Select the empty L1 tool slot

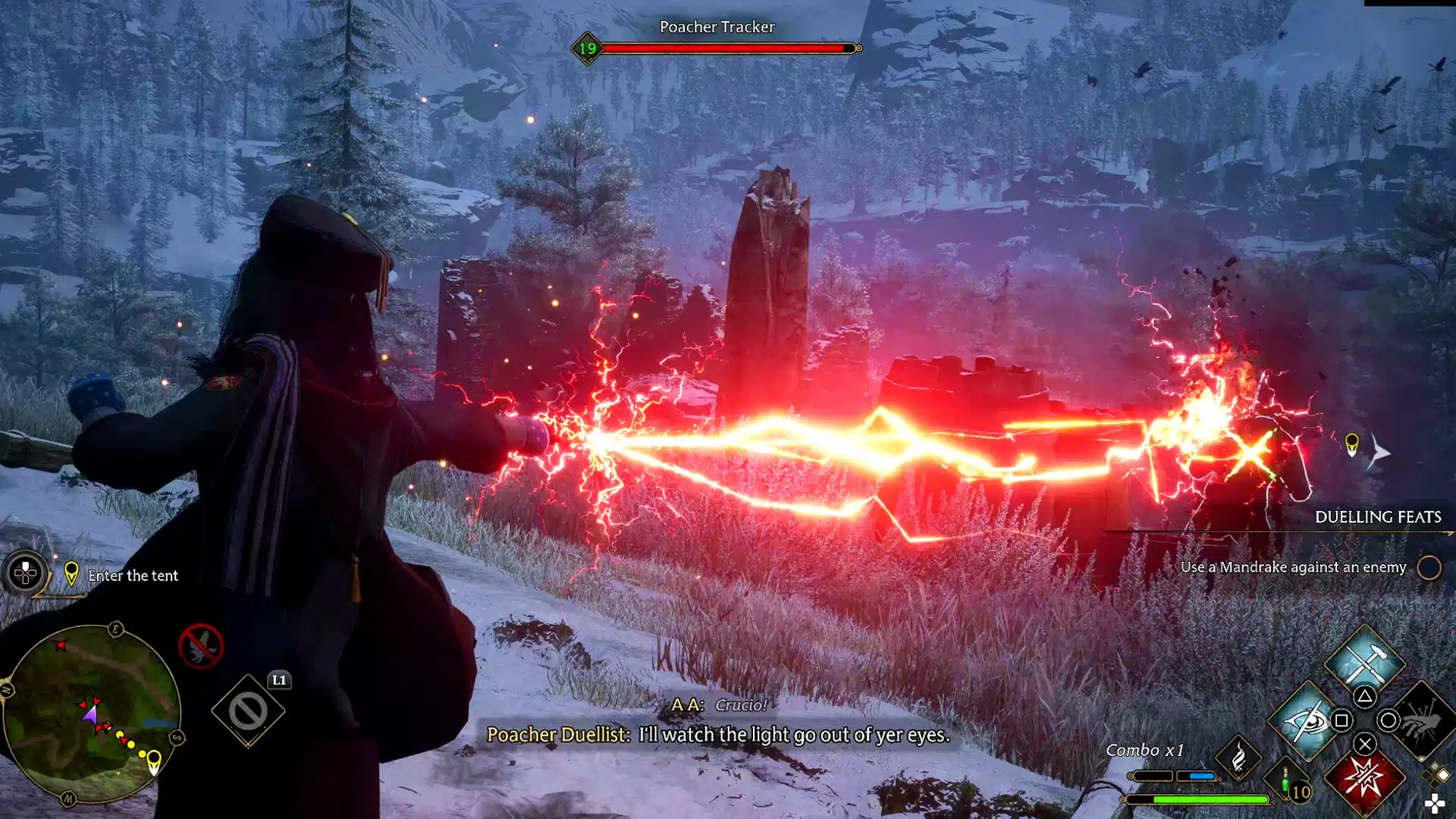pos(248,711)
